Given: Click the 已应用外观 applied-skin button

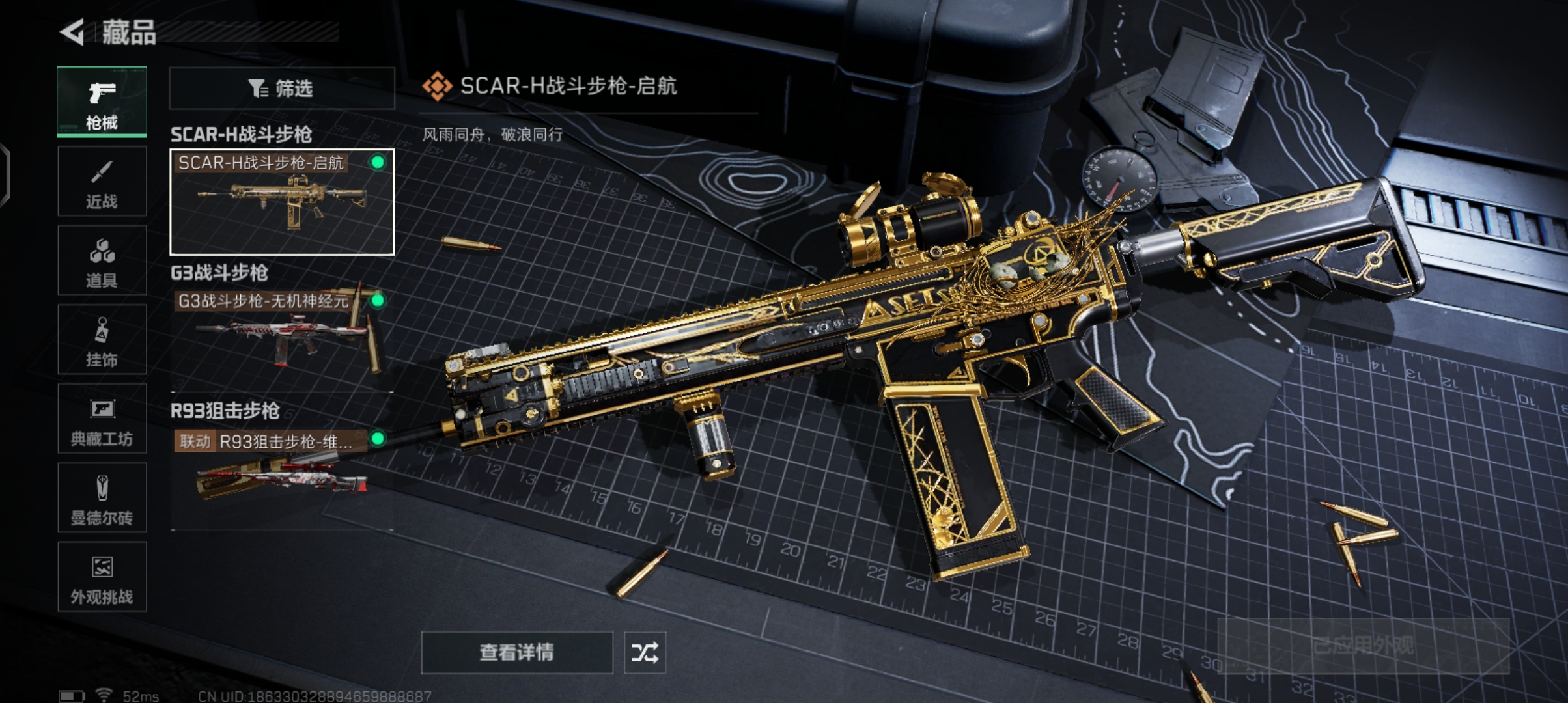Looking at the screenshot, I should 1363,646.
